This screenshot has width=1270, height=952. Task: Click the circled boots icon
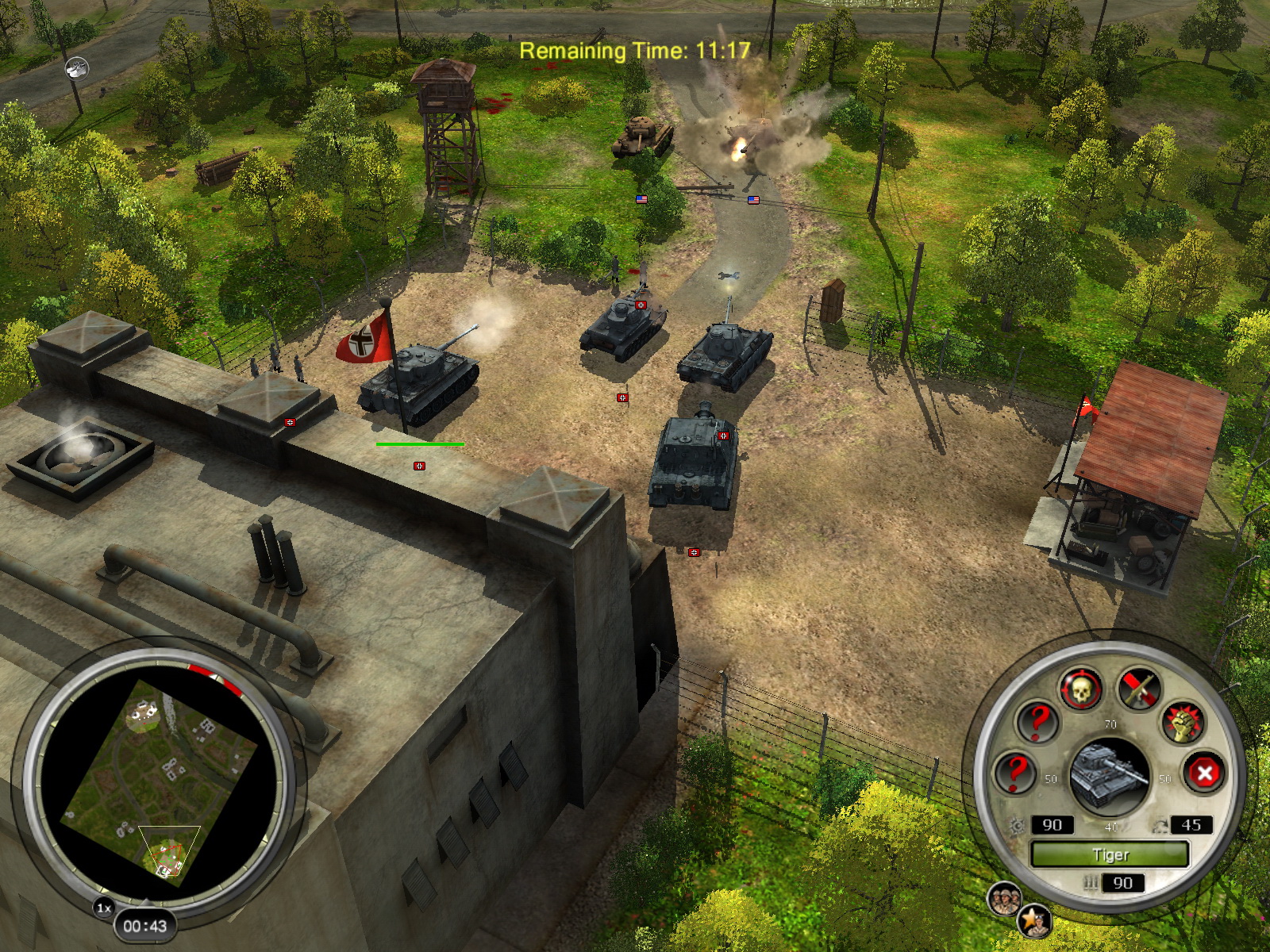tap(77, 68)
